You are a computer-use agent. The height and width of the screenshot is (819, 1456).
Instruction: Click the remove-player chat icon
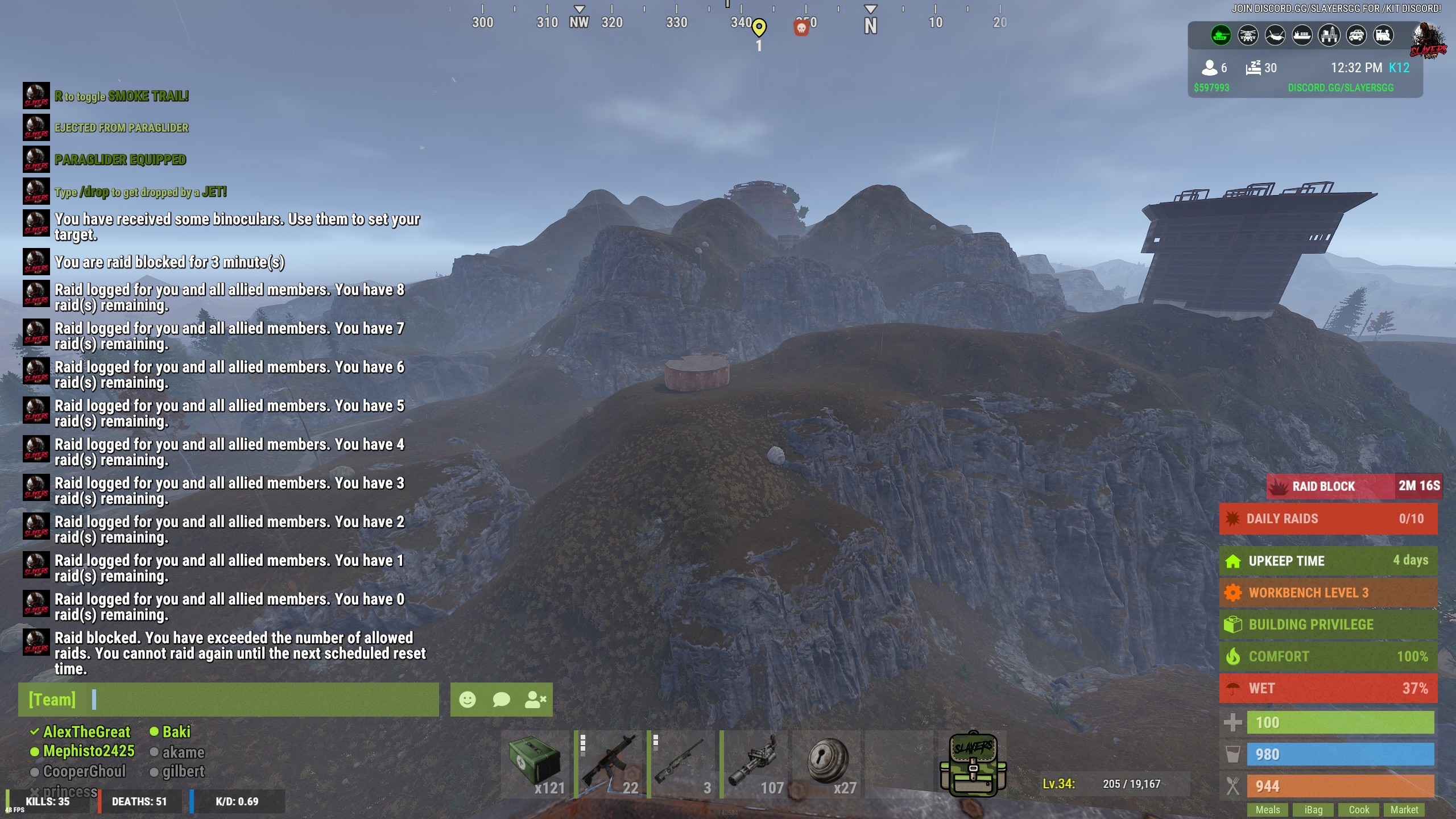[535, 700]
